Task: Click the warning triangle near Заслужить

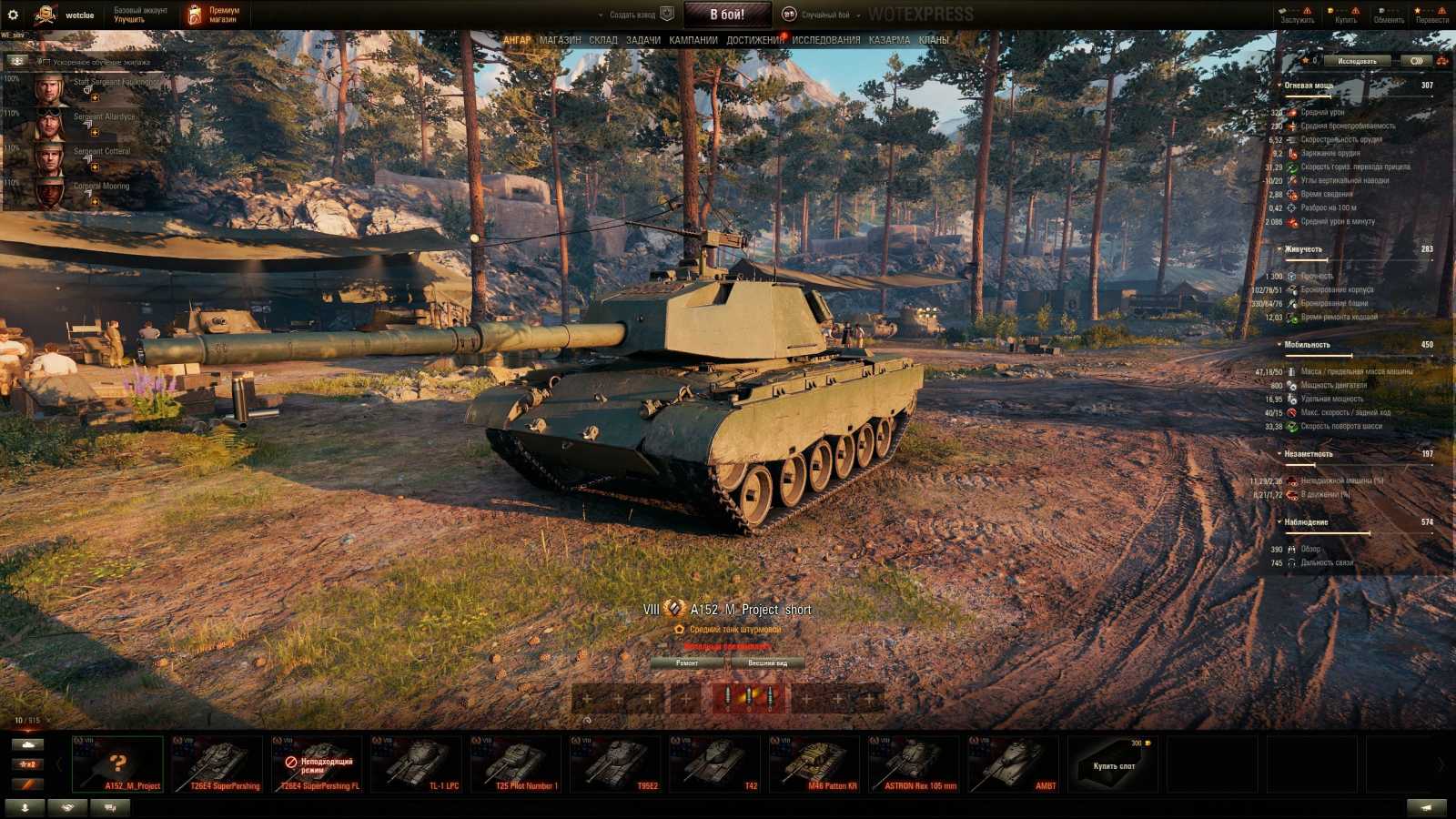Action: [x=1308, y=10]
